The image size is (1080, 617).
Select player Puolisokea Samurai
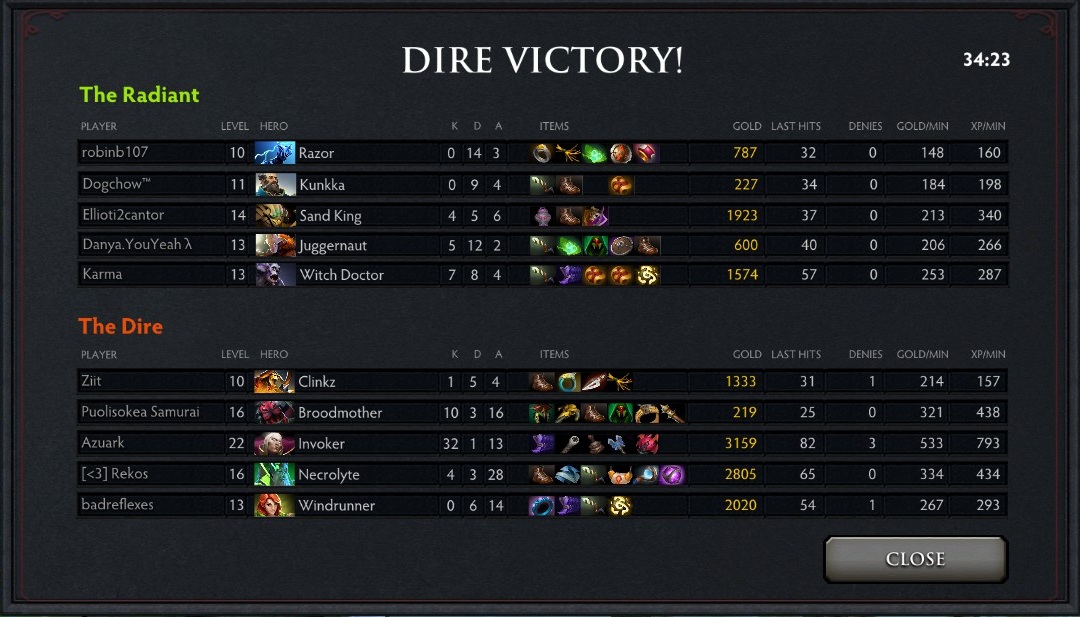pos(140,412)
